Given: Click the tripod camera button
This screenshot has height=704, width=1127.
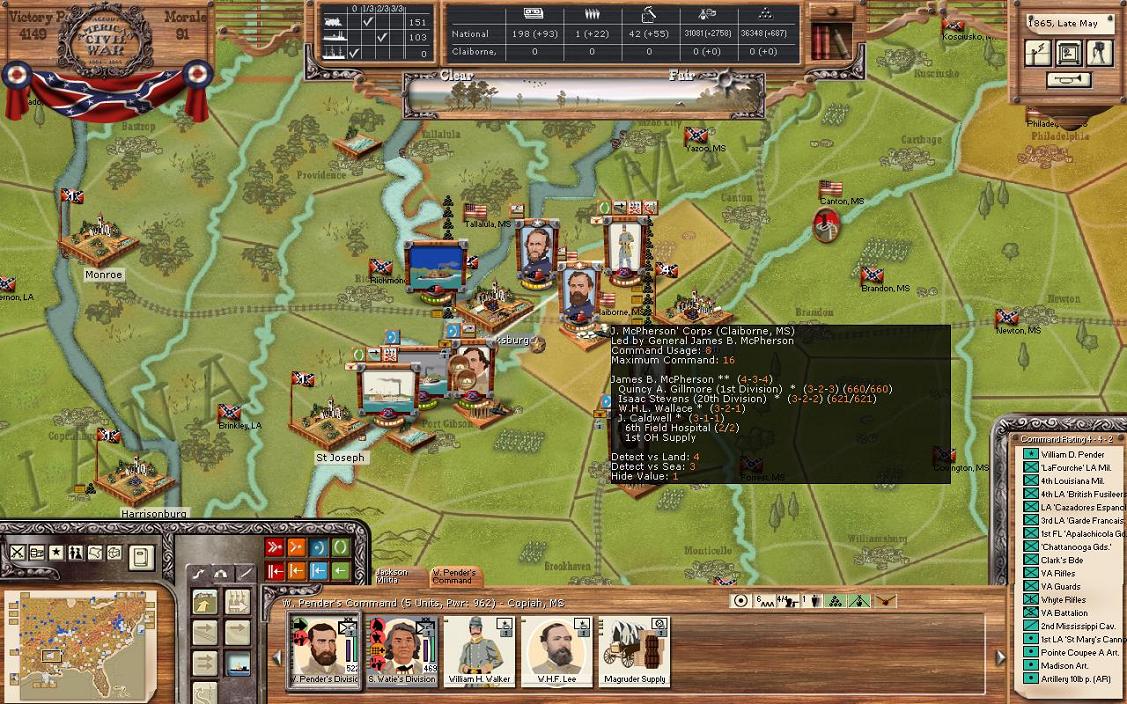Looking at the screenshot, I should click(1100, 53).
